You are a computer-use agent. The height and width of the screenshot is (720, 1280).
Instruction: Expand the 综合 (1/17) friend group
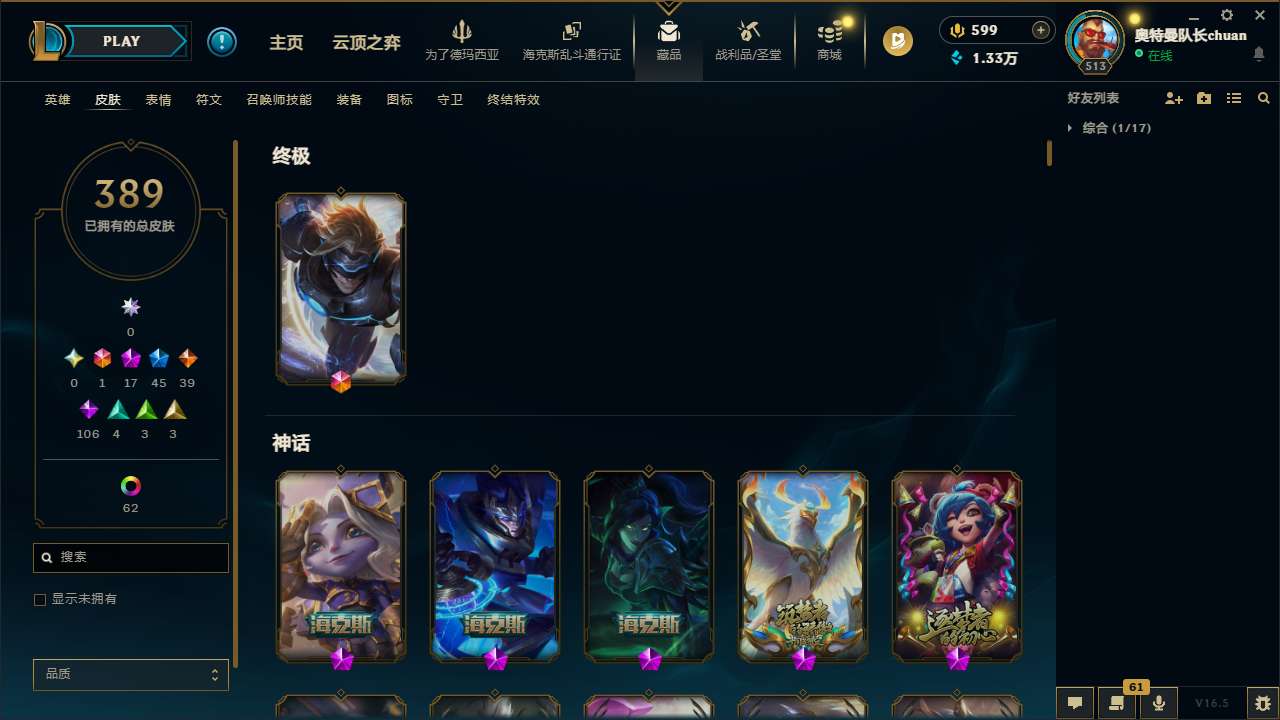click(x=1073, y=128)
